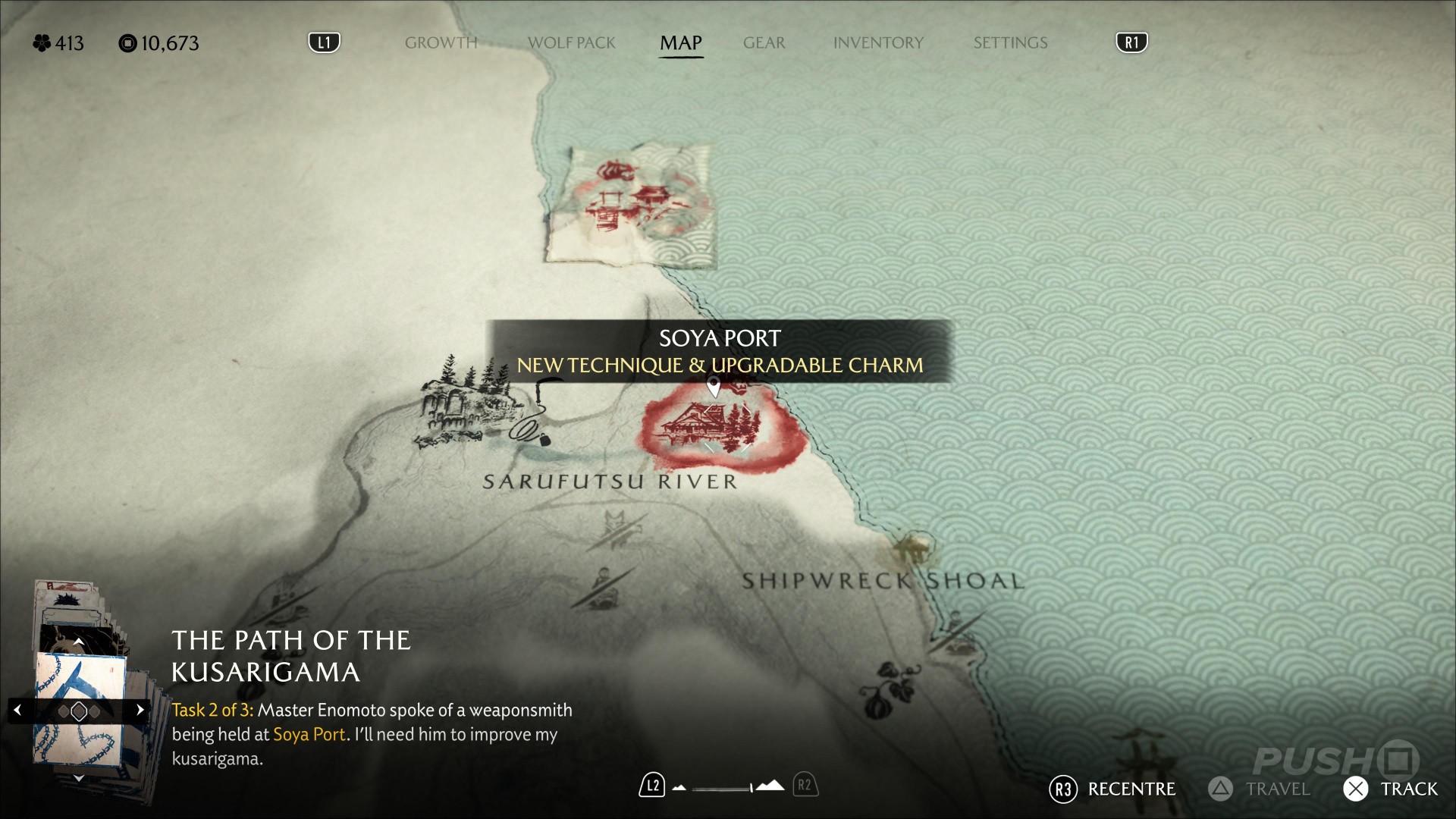This screenshot has width=1456, height=819.
Task: Adjust the map zoom slider
Action: coord(723,788)
